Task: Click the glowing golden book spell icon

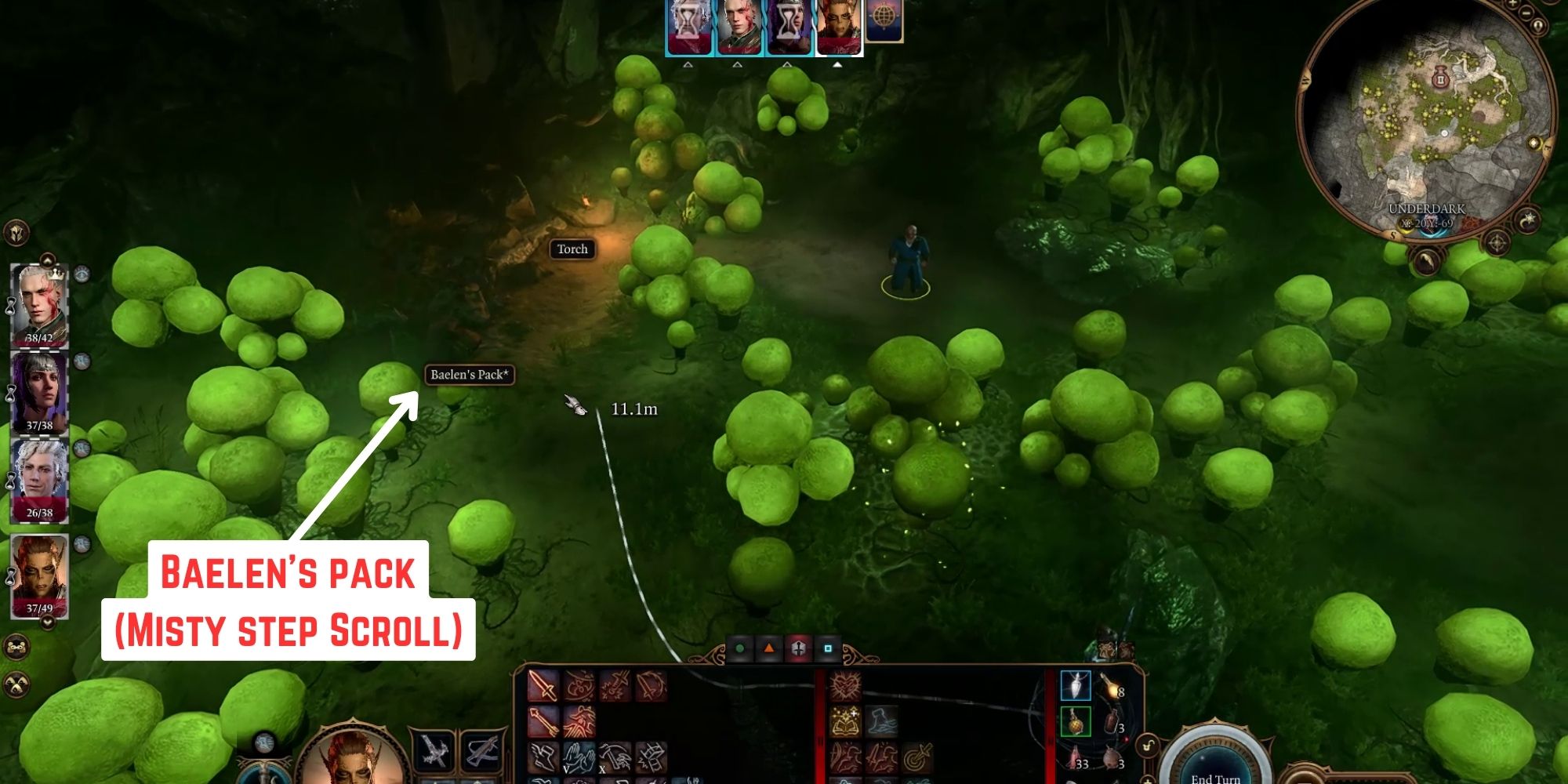Action: (x=845, y=722)
